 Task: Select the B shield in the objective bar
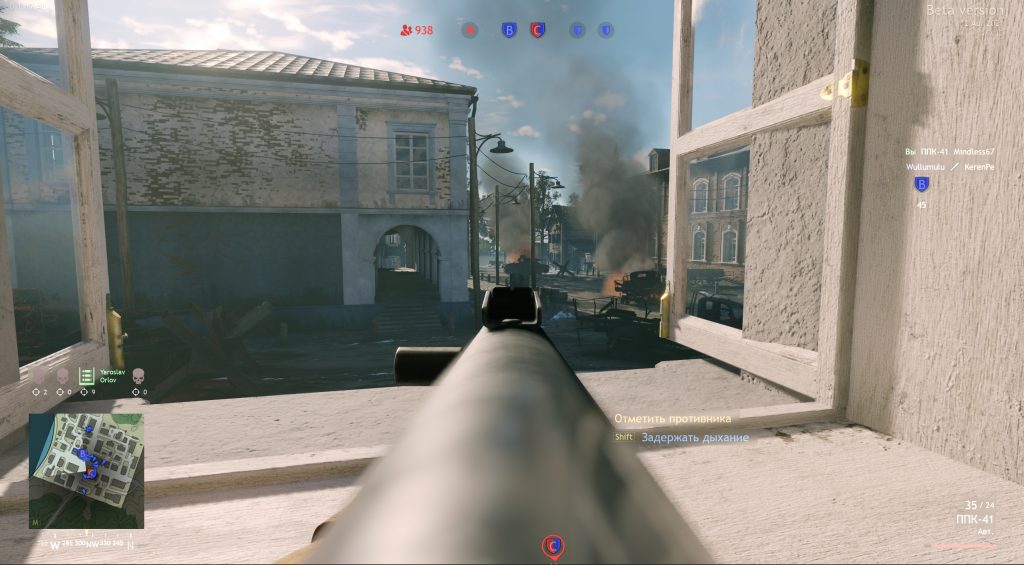pyautogui.click(x=508, y=31)
